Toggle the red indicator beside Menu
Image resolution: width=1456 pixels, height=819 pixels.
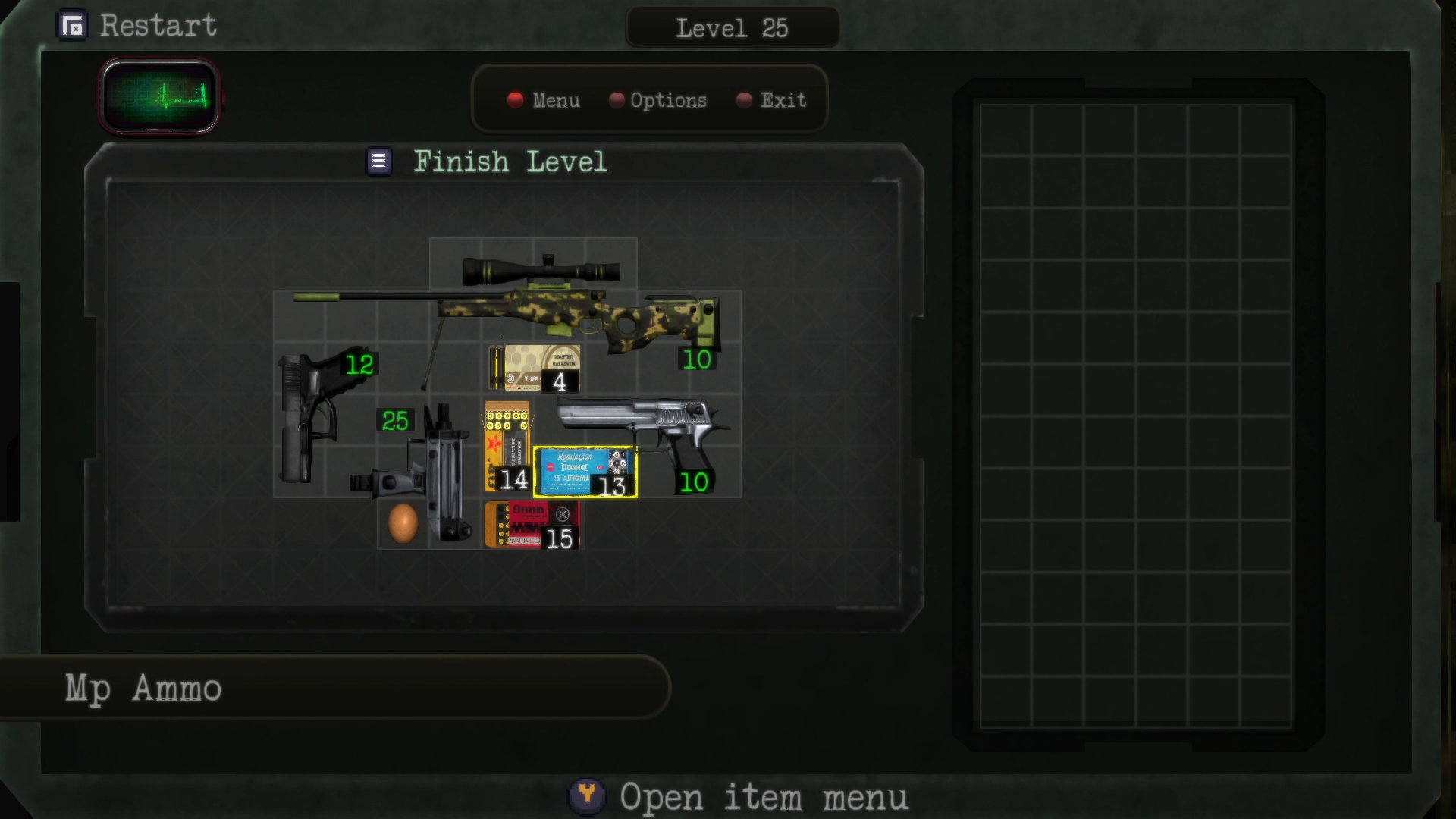coord(515,100)
